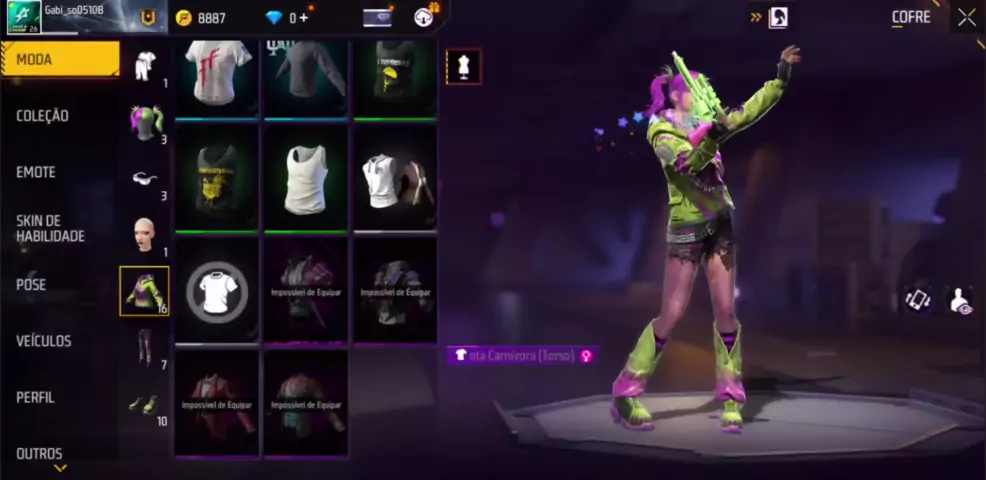The width and height of the screenshot is (986, 480).
Task: Toggle the mannequin outfit preview icon
Action: 463,66
